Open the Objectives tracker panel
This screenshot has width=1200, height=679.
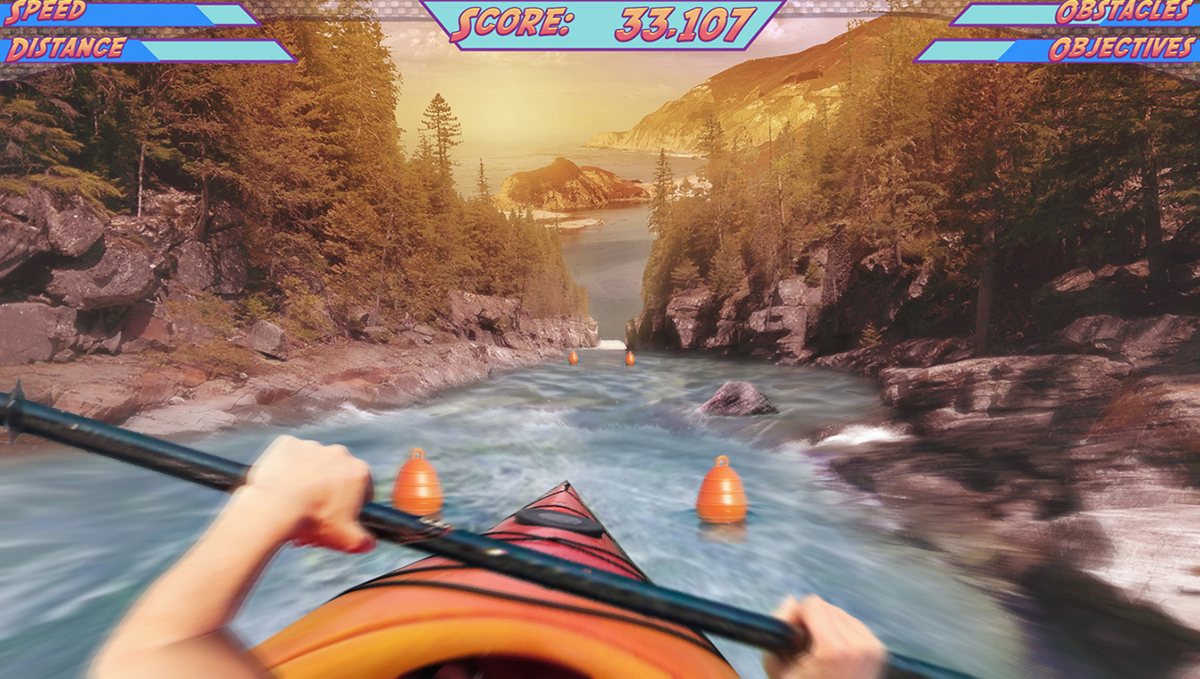pos(1120,49)
